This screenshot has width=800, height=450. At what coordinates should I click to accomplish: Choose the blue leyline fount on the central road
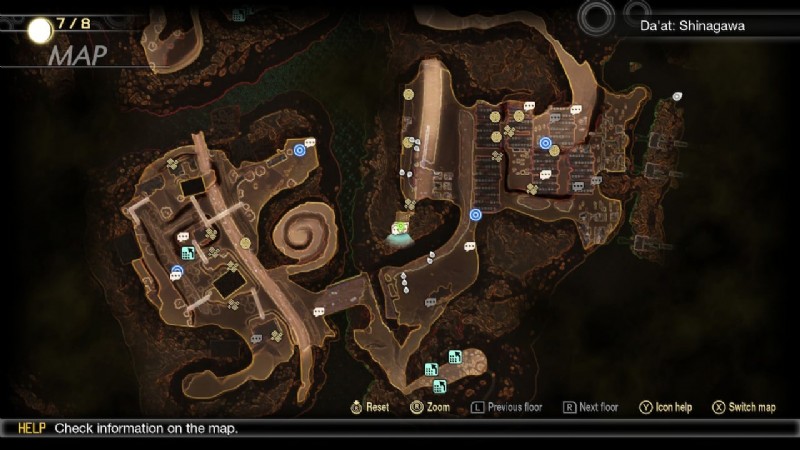475,213
